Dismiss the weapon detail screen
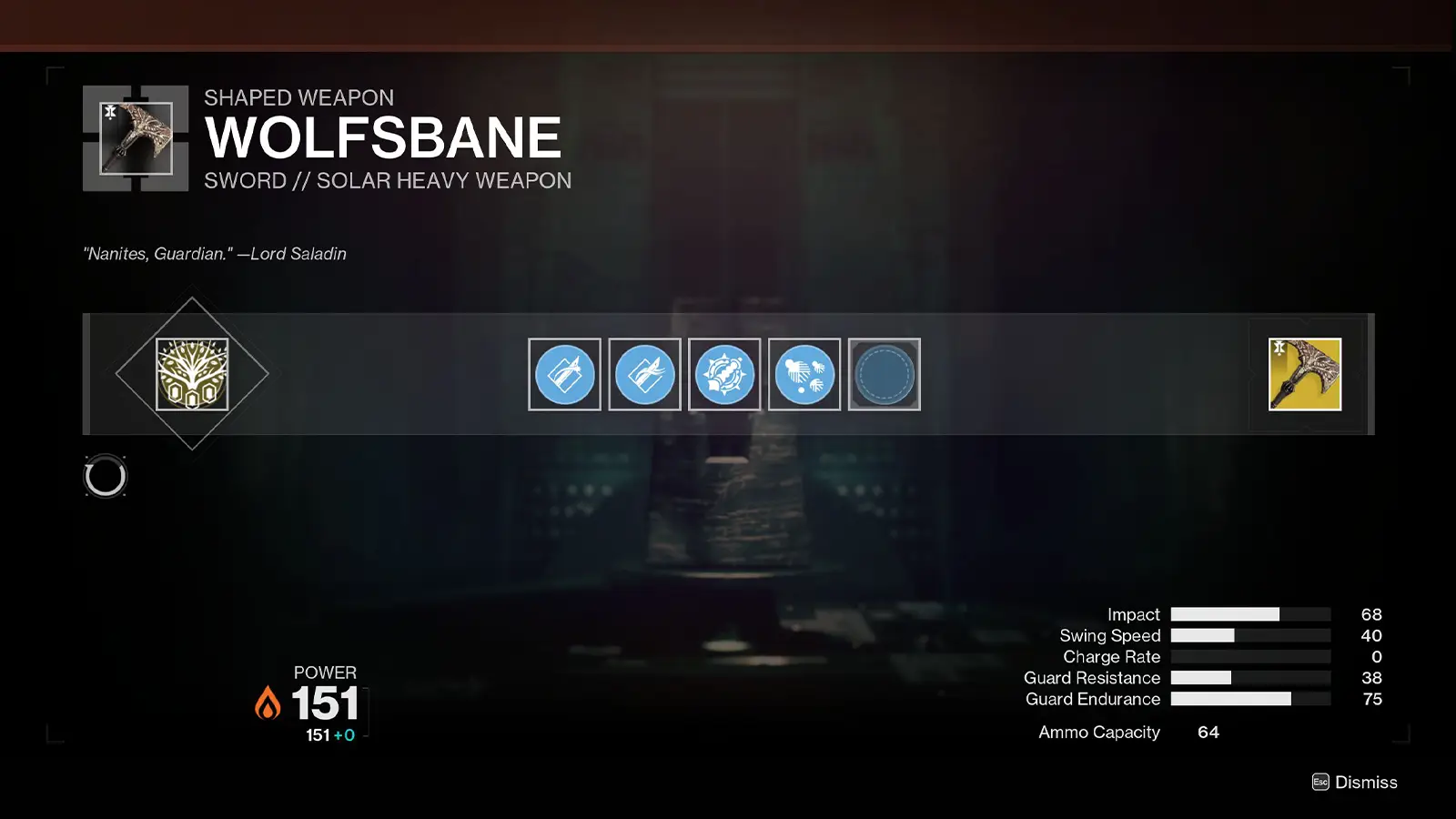Image resolution: width=1456 pixels, height=819 pixels. click(1367, 782)
